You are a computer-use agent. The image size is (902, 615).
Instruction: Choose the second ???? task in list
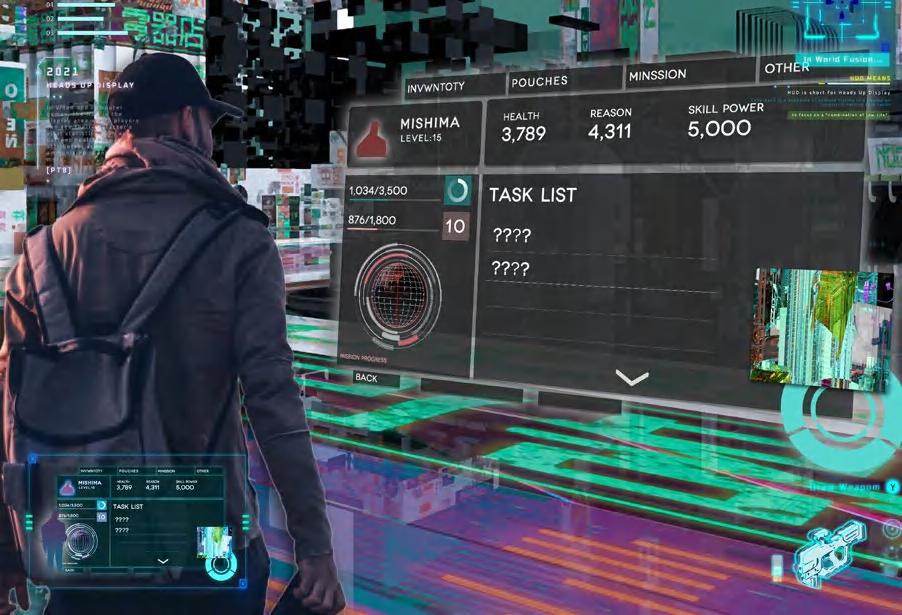tap(512, 269)
